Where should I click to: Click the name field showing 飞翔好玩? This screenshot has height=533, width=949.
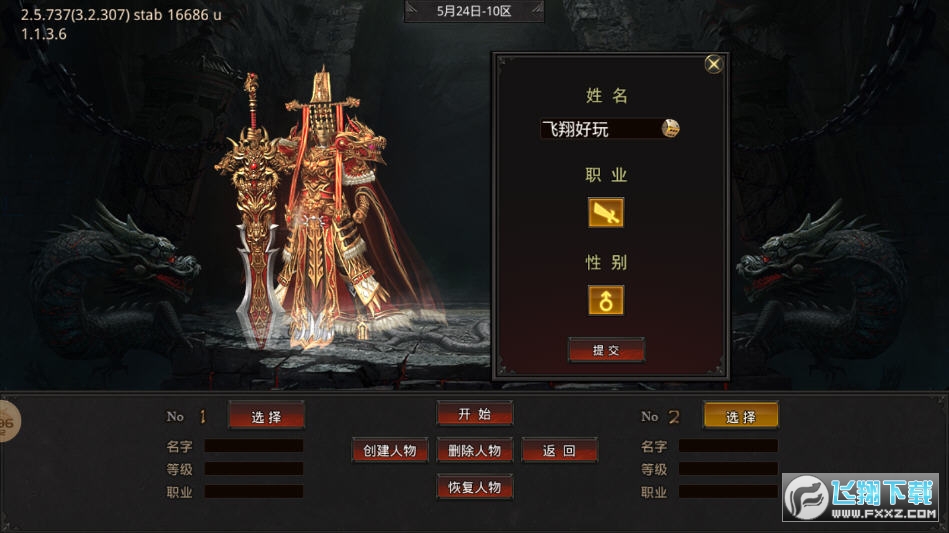pos(598,129)
